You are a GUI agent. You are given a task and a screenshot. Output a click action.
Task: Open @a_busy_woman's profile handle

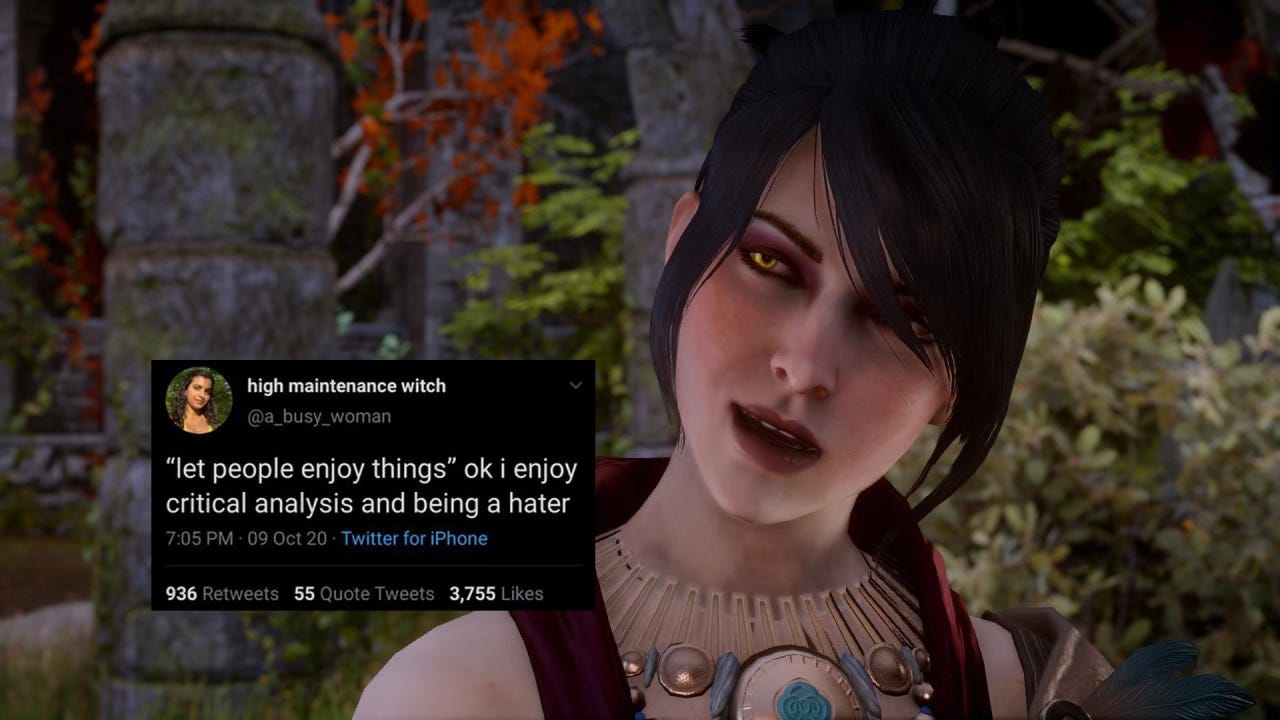pos(317,417)
